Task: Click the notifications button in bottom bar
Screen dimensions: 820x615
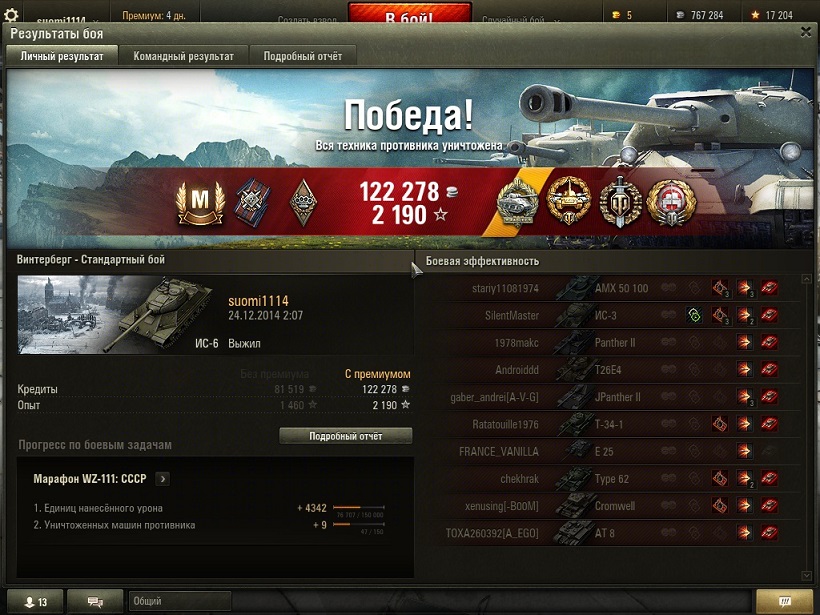Action: click(784, 601)
